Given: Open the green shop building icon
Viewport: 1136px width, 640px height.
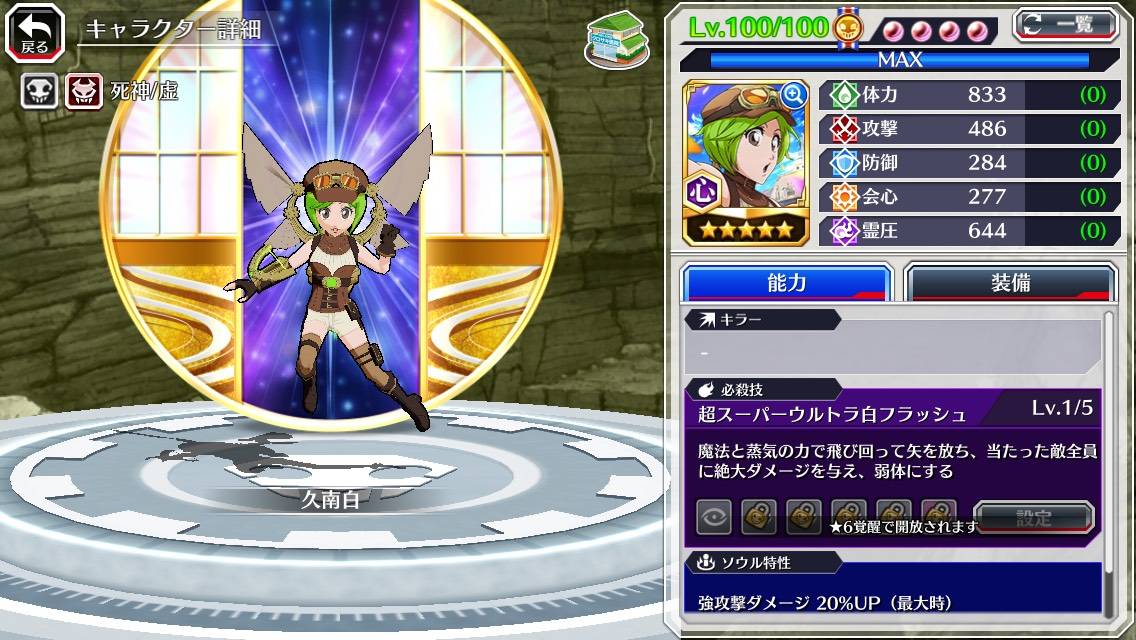Looking at the screenshot, I should (615, 39).
